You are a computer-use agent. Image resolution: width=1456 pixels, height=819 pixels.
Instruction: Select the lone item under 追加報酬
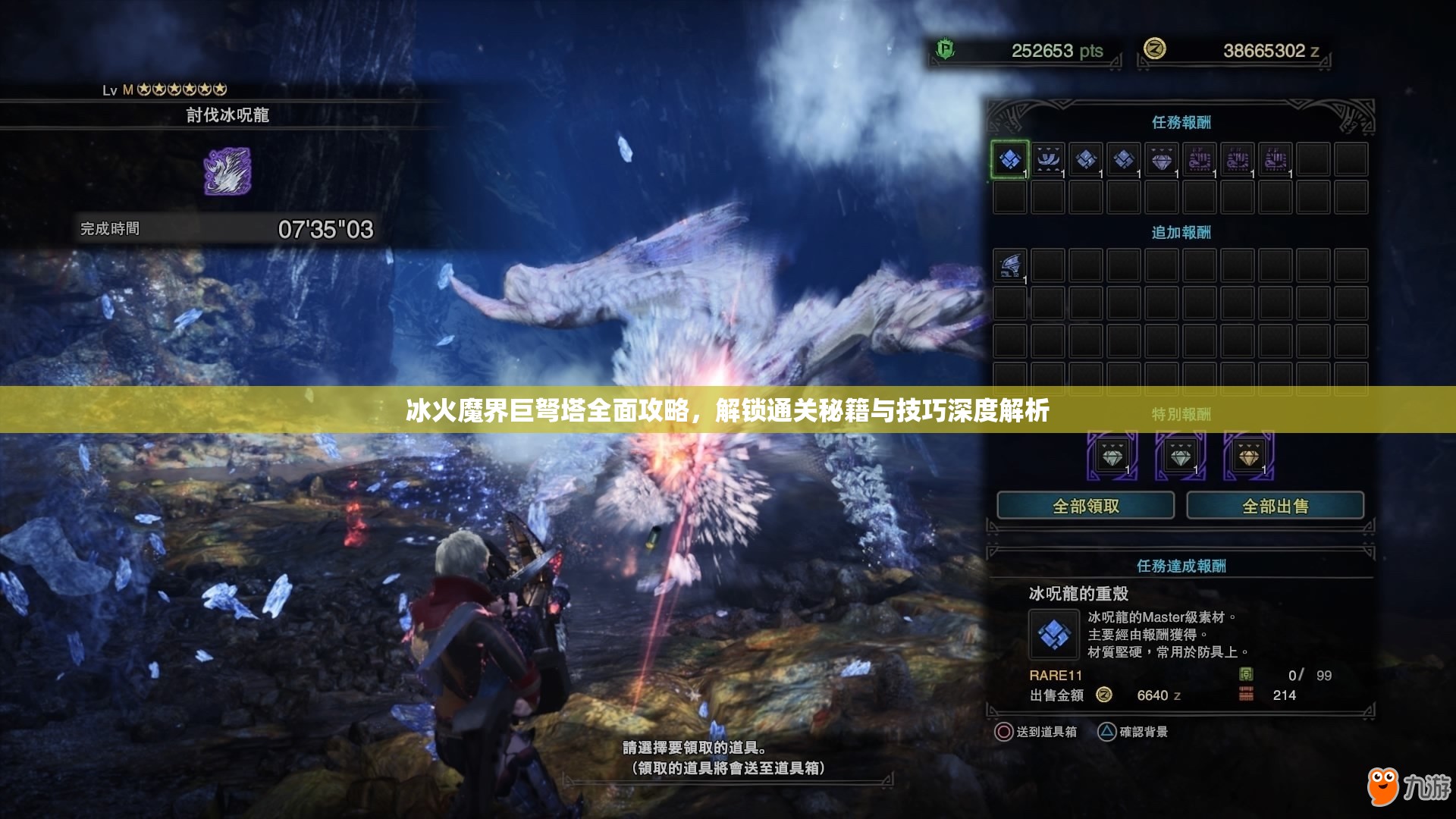(x=1009, y=266)
